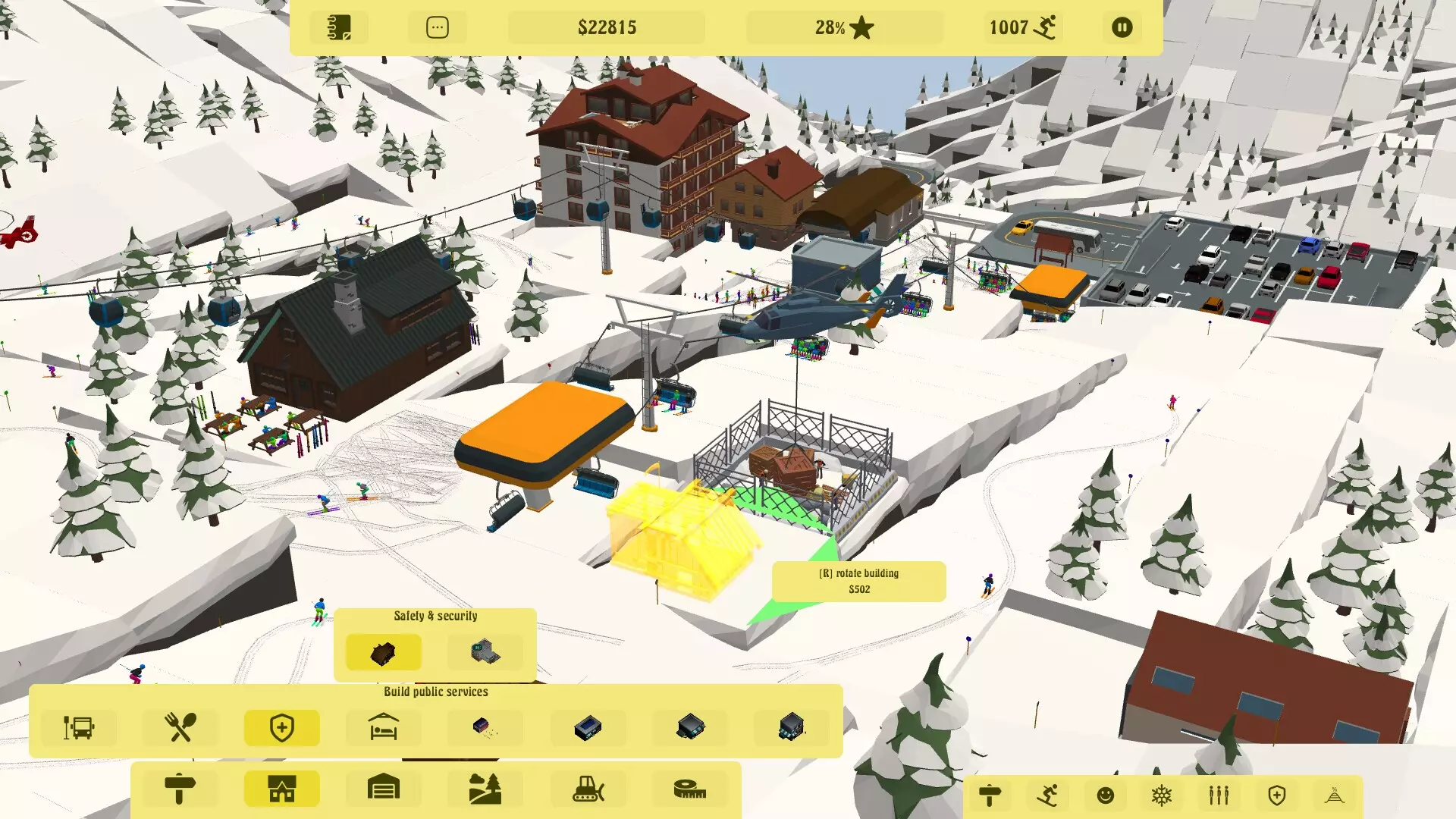Toggle the snowflake overlay view
This screenshot has height=819, width=1456.
tap(1162, 796)
